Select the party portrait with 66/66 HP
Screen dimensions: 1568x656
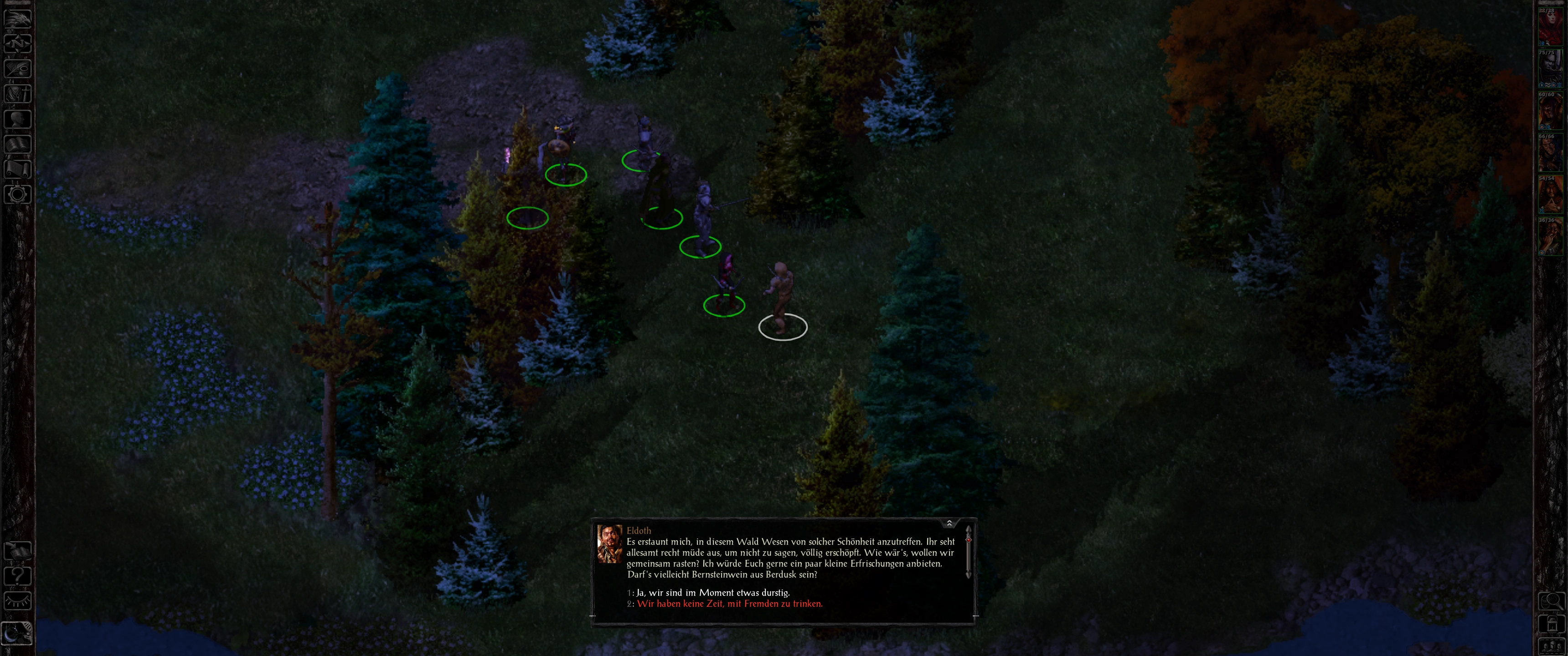point(1550,153)
